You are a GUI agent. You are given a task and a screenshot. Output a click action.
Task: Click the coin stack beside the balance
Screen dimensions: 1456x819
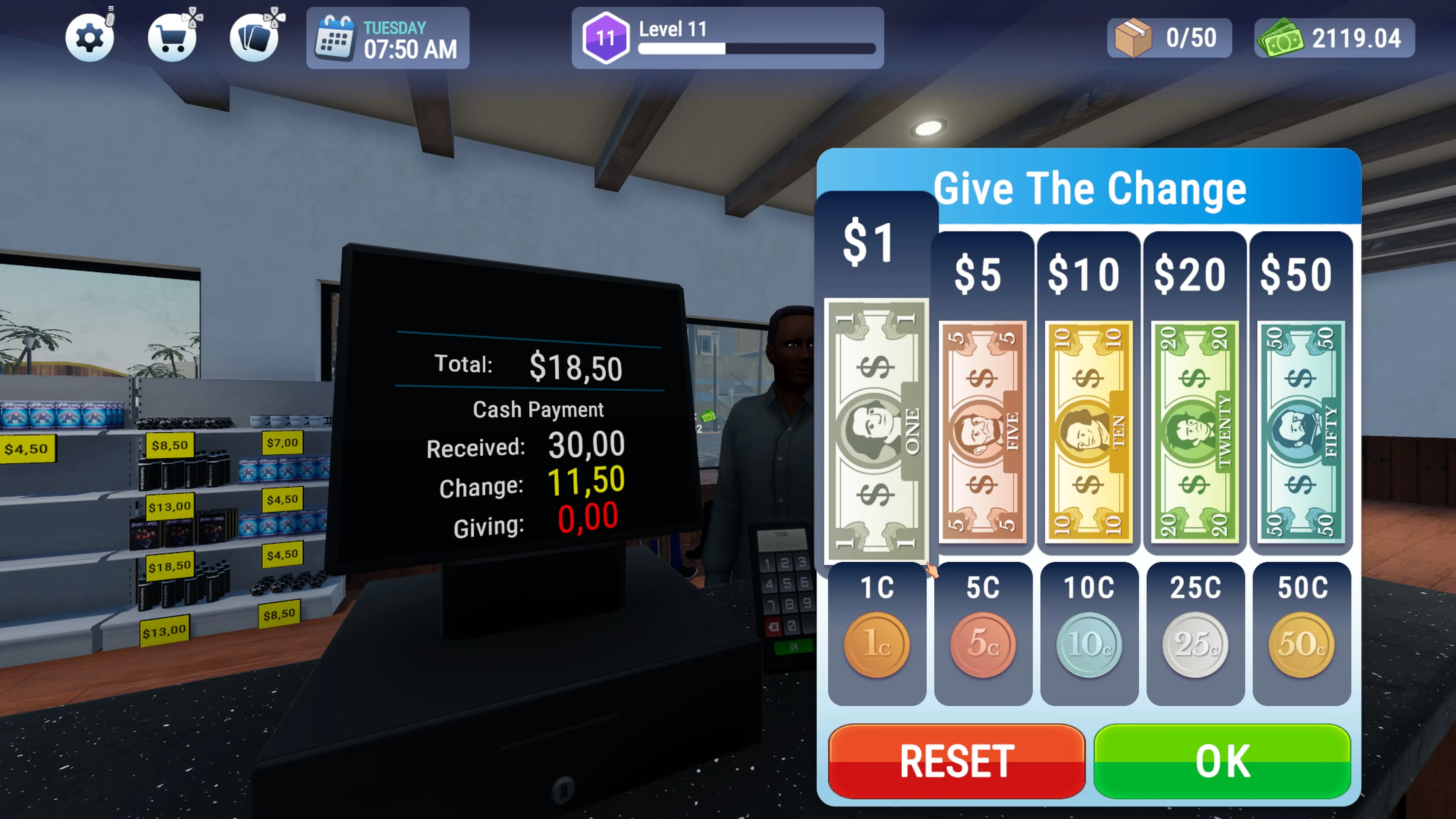click(1281, 38)
